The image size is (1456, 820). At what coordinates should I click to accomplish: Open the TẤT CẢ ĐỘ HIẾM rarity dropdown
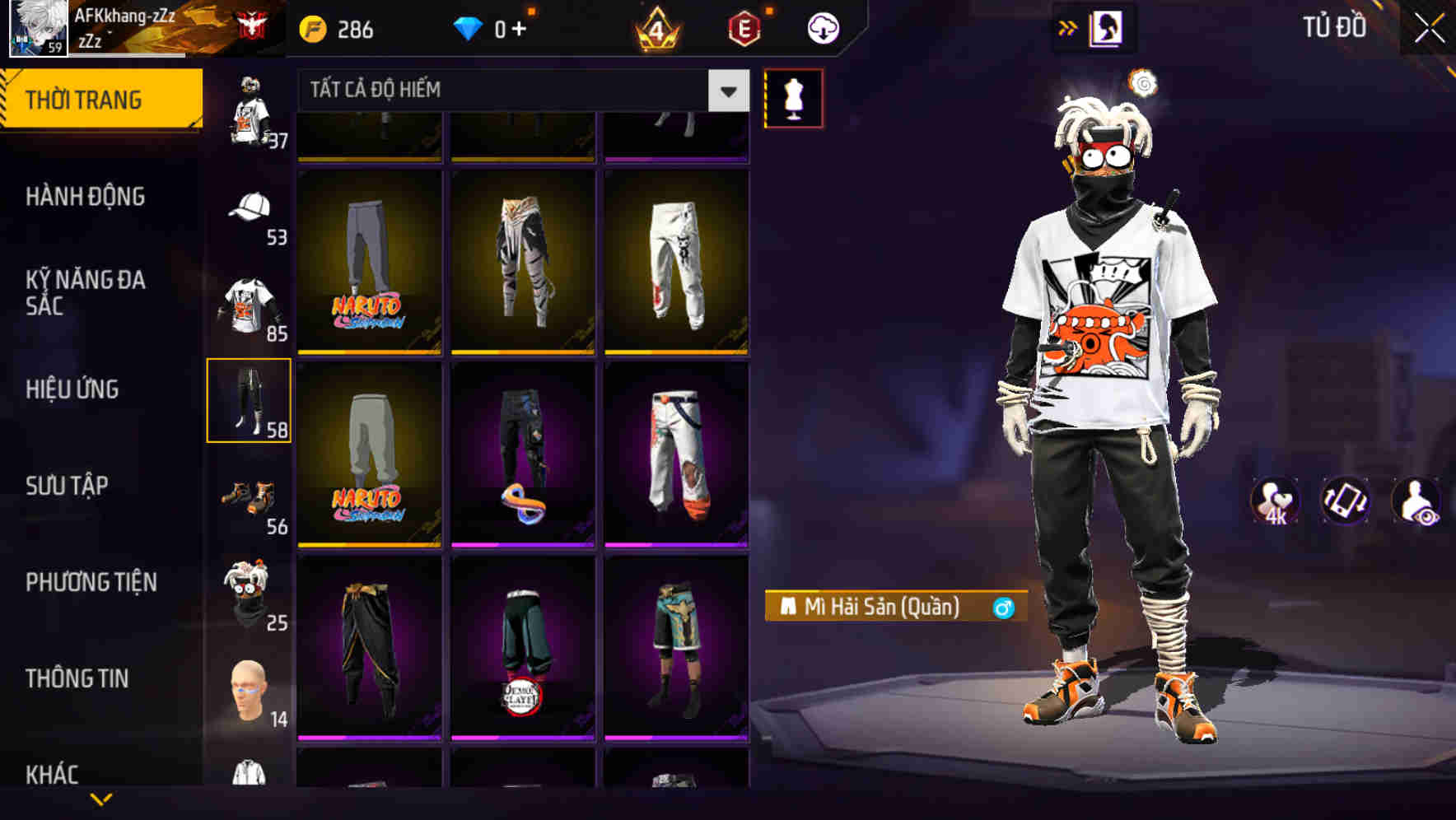point(511,90)
